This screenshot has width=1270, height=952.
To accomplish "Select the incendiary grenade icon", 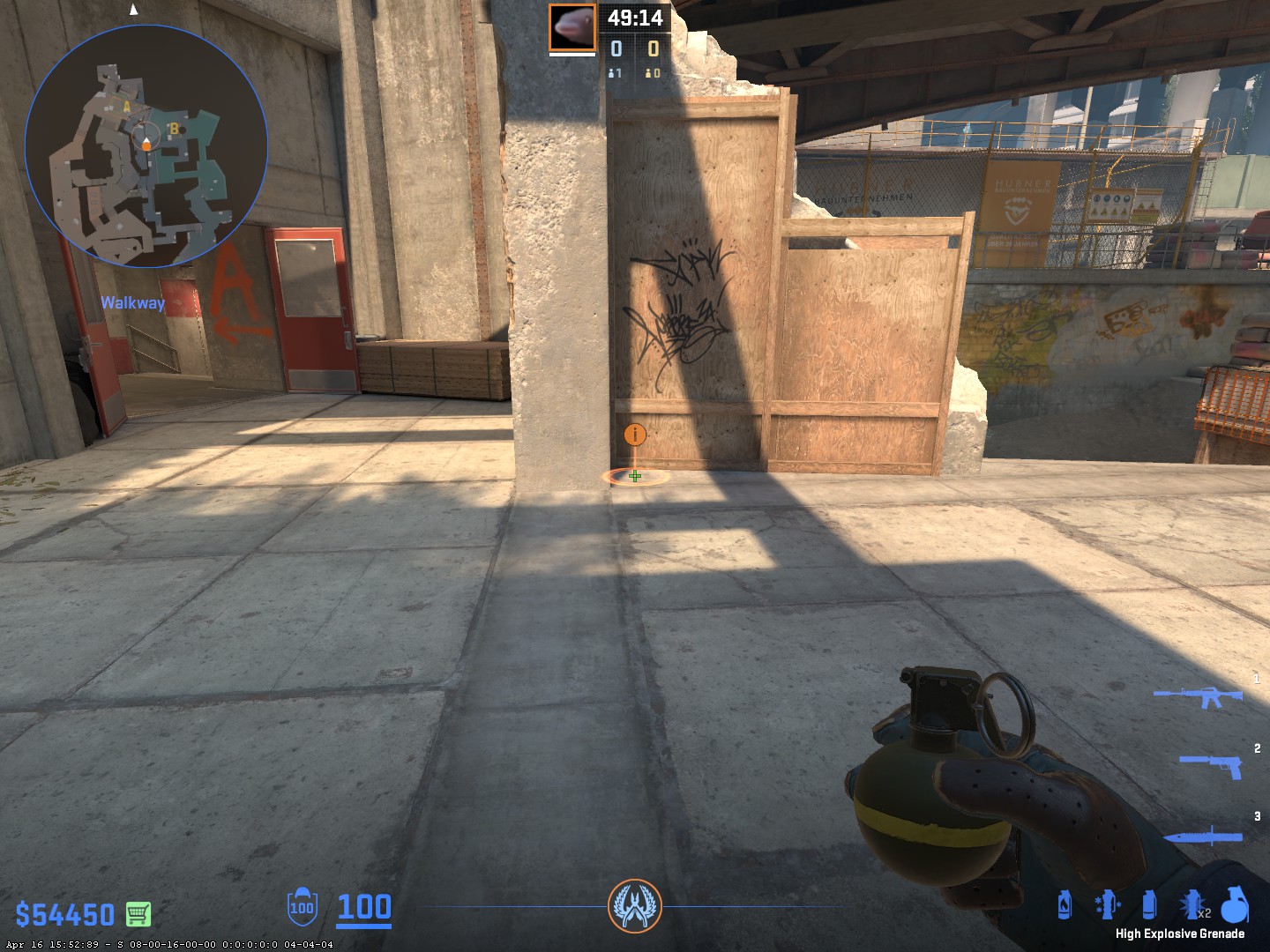I will click(1065, 905).
